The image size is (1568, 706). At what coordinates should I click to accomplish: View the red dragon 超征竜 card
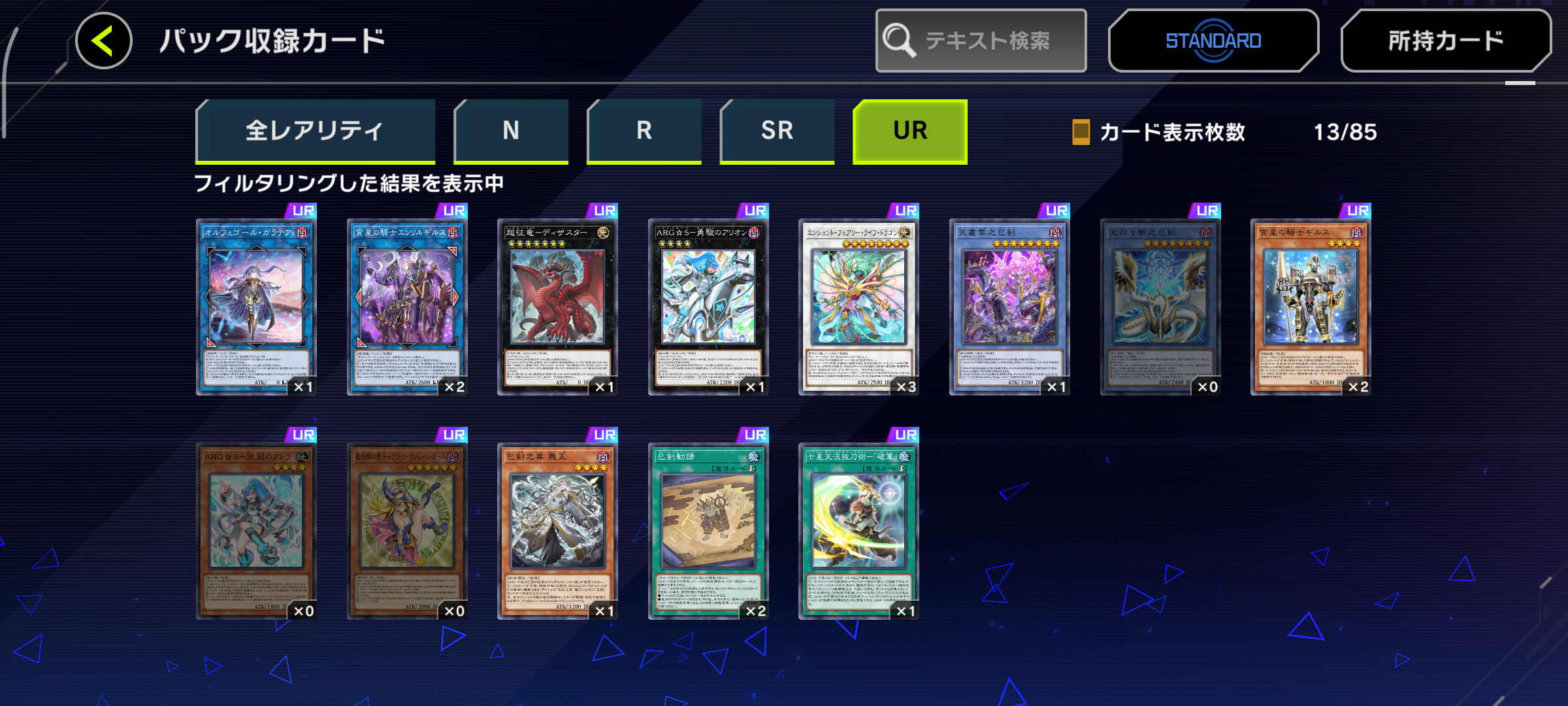557,306
